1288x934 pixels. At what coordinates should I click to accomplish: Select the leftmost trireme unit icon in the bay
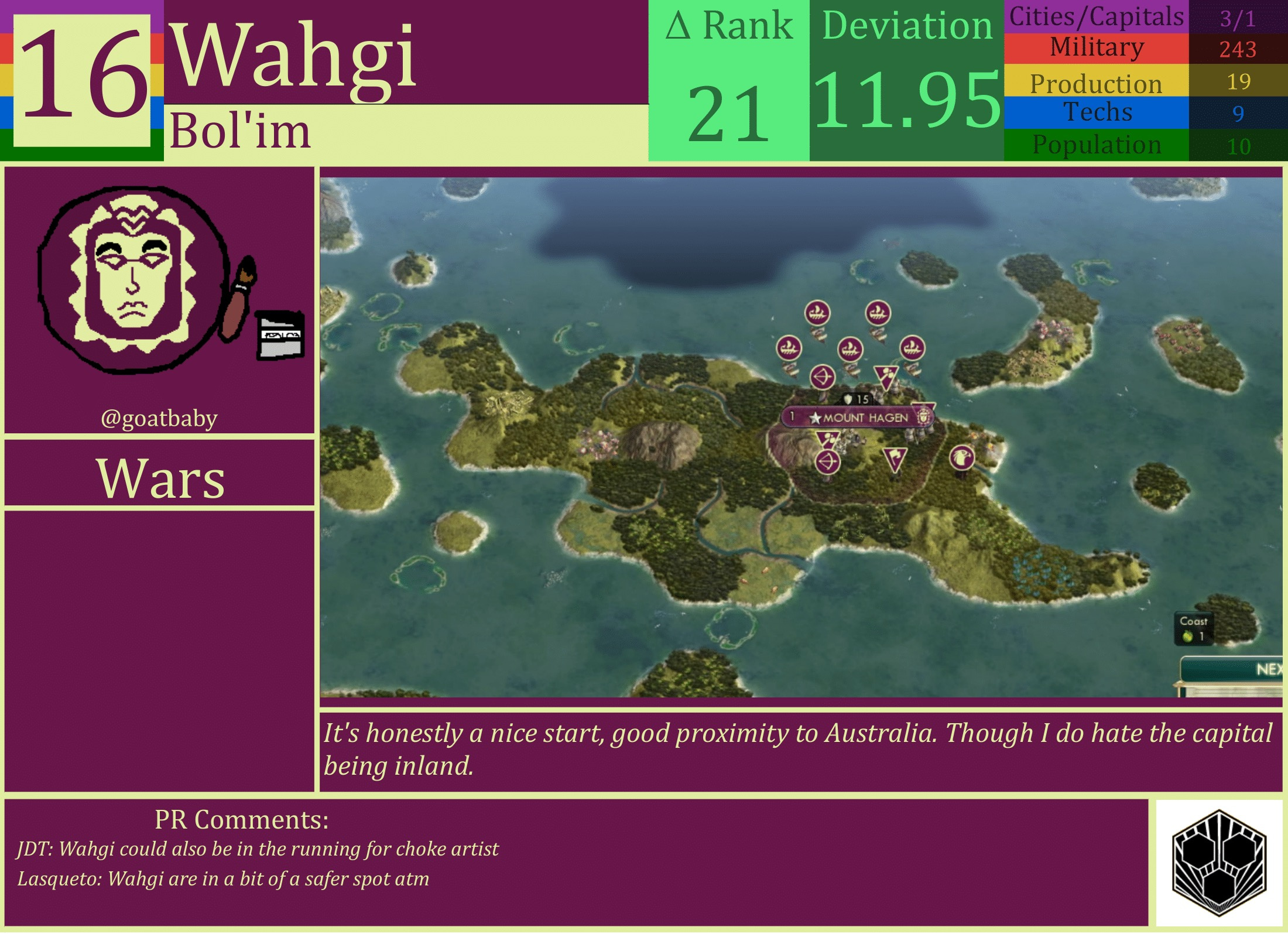pos(790,350)
